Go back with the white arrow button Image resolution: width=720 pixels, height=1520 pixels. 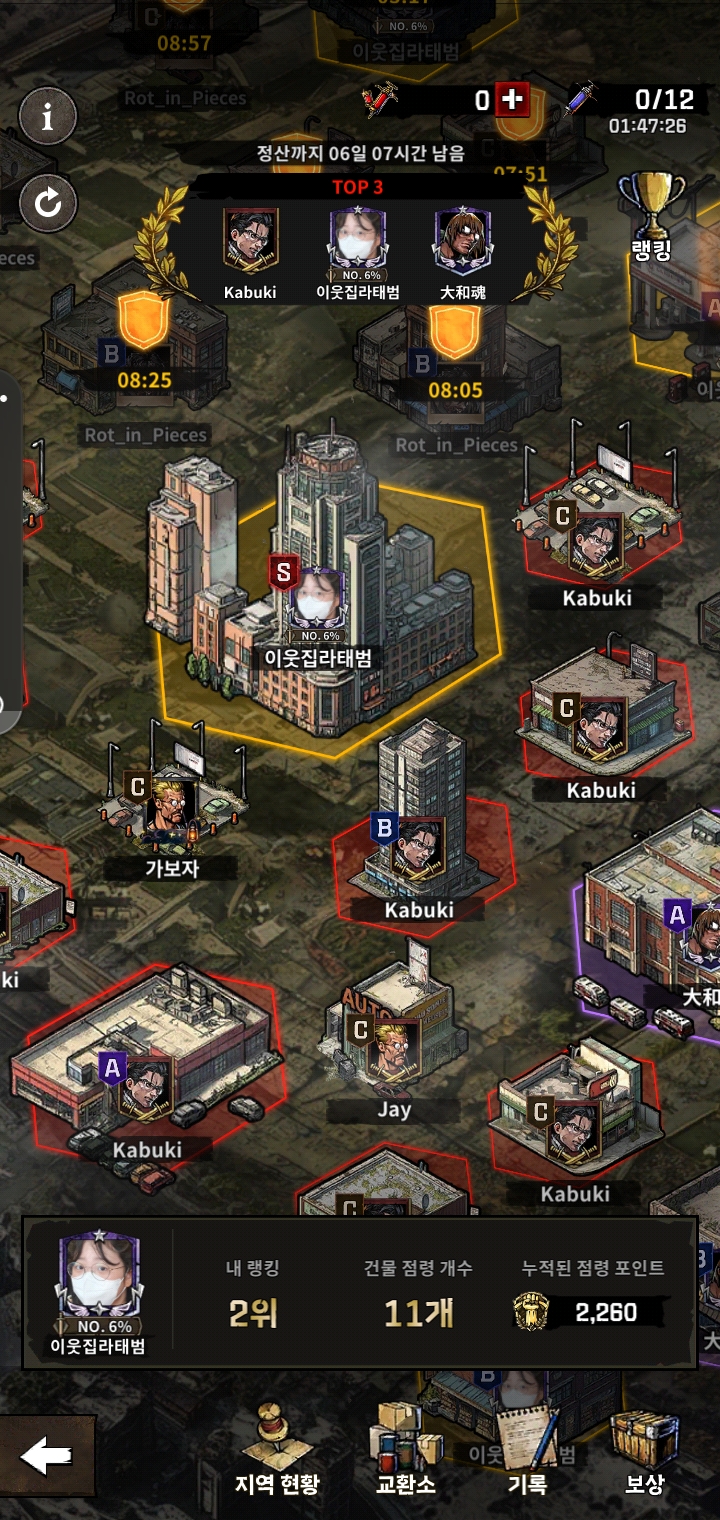[46, 1456]
